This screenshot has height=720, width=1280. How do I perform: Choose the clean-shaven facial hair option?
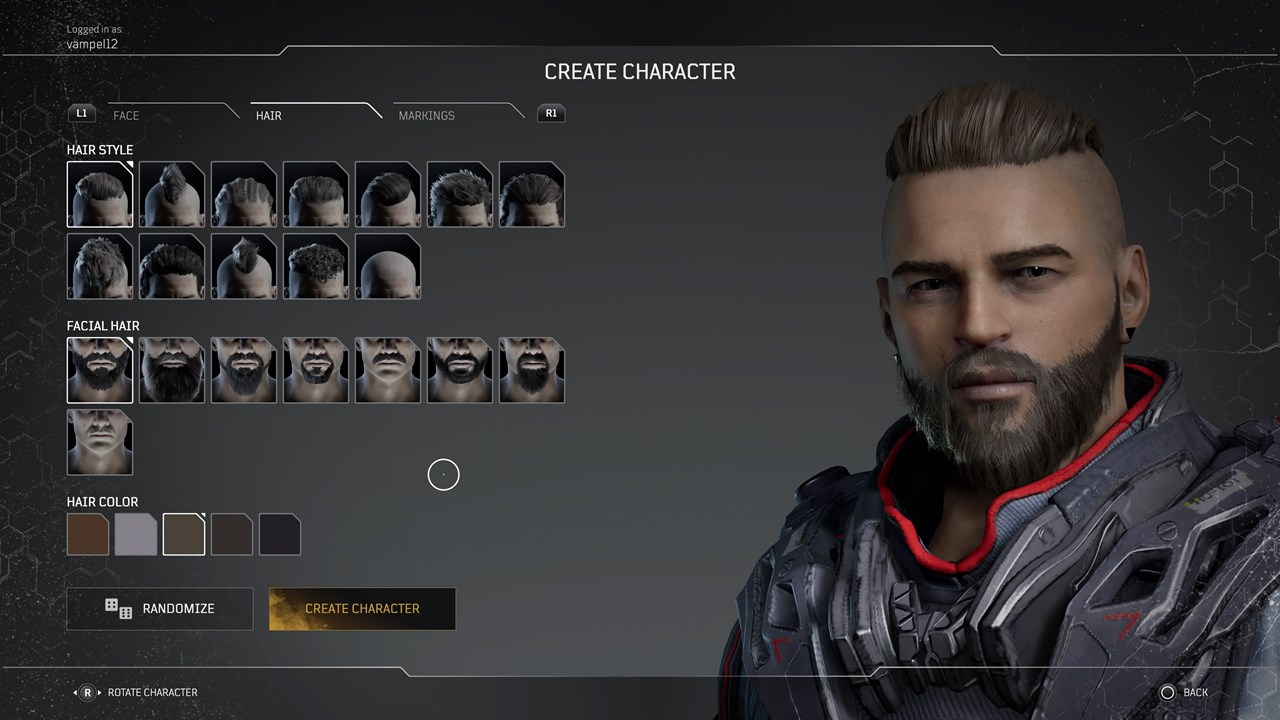pyautogui.click(x=100, y=442)
